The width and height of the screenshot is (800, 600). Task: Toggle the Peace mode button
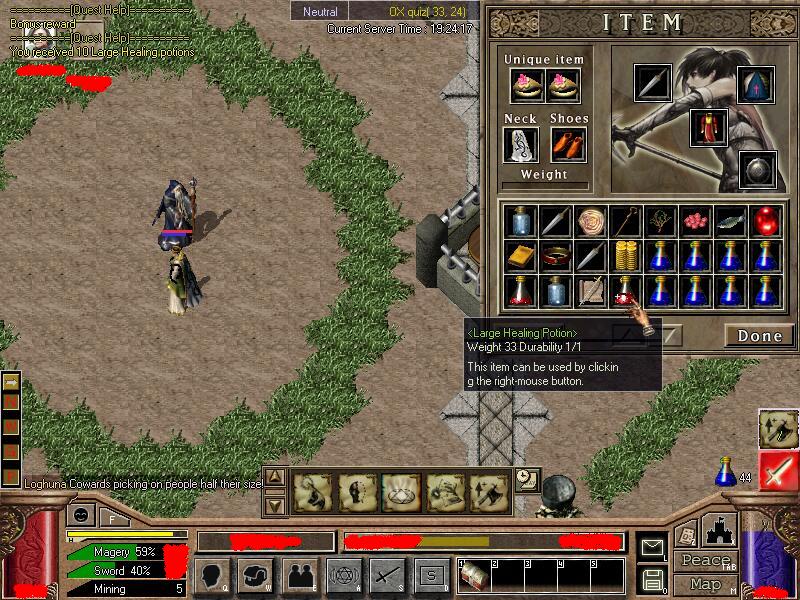704,561
